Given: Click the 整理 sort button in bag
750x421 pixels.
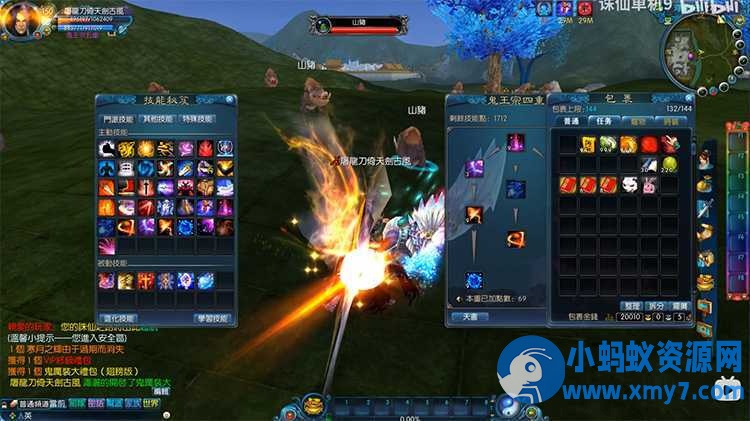Looking at the screenshot, I should tap(631, 305).
